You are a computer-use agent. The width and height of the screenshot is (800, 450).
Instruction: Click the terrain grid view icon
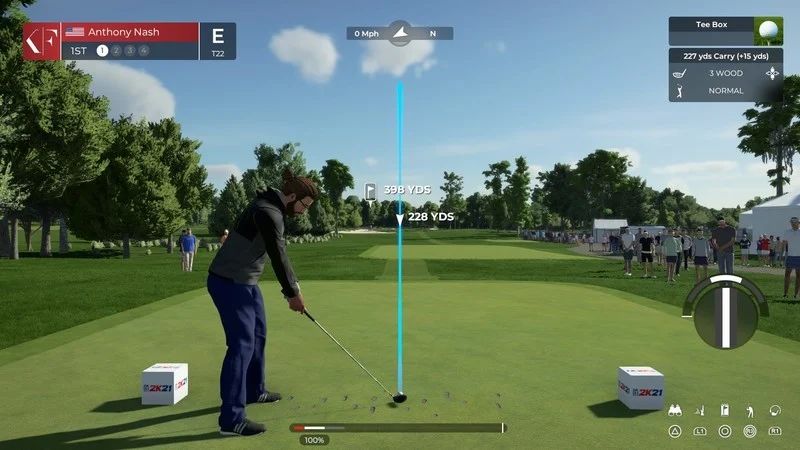(700, 411)
